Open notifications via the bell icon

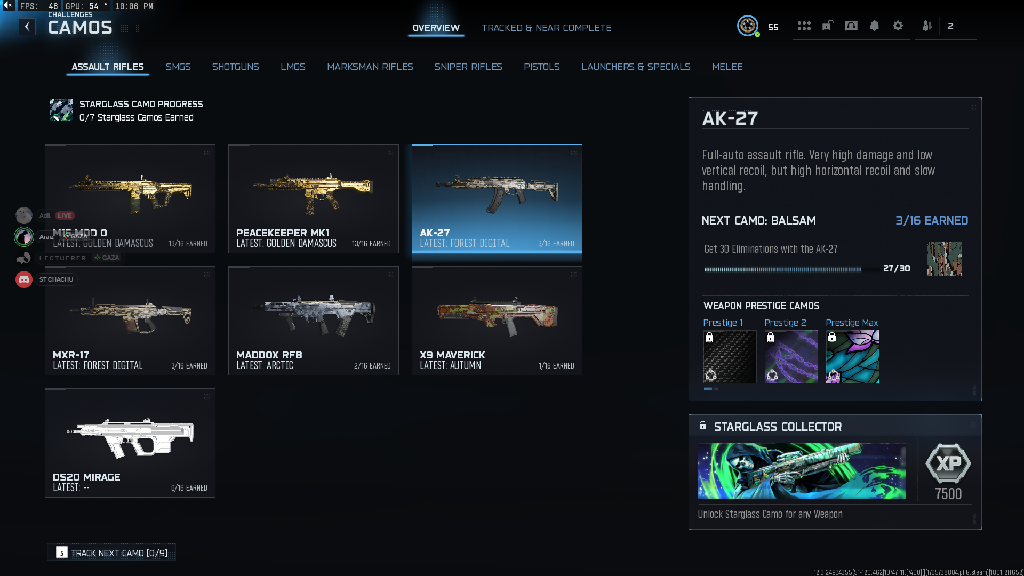click(874, 26)
